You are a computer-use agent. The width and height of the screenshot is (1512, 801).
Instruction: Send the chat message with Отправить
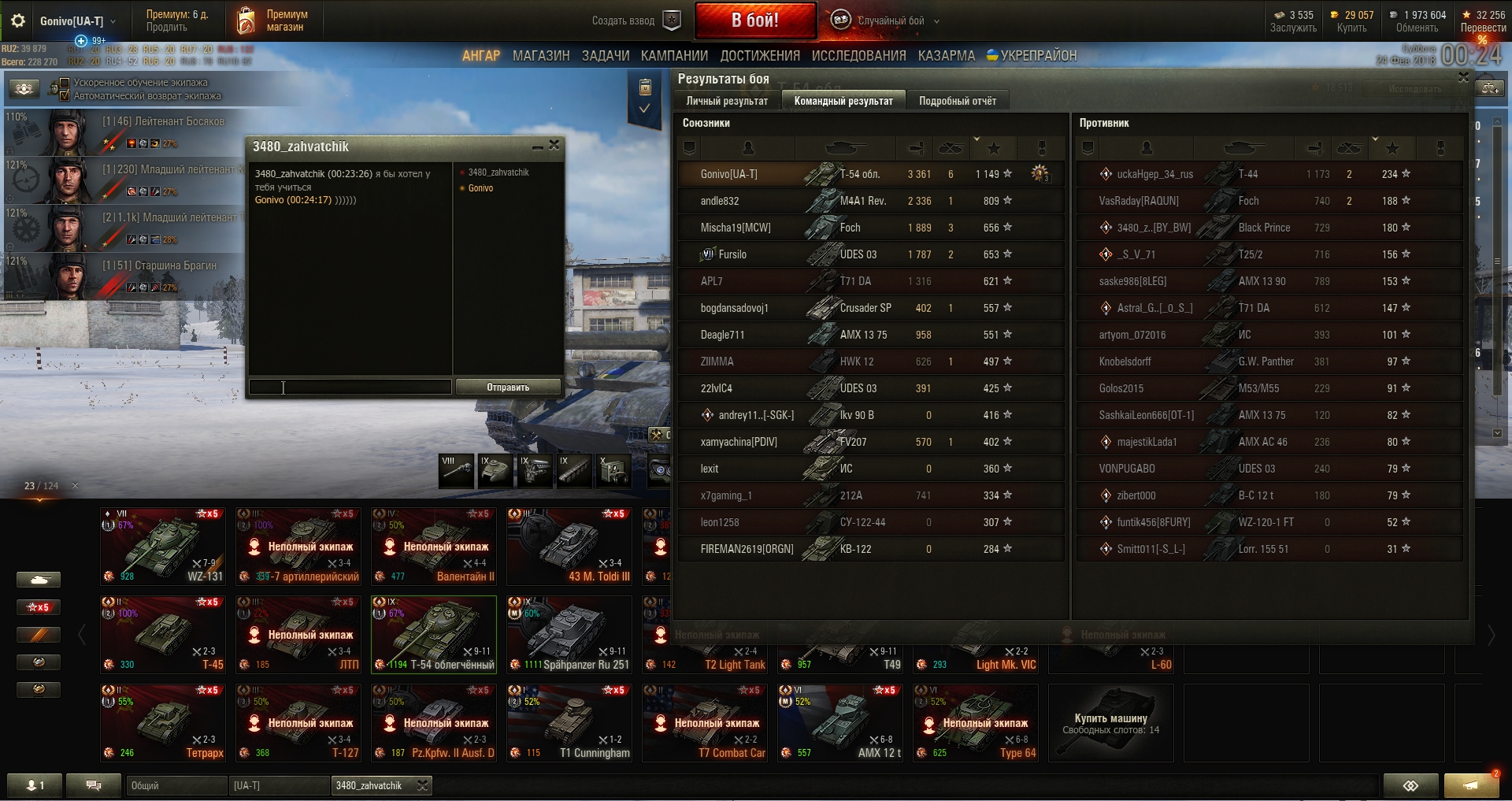click(507, 387)
